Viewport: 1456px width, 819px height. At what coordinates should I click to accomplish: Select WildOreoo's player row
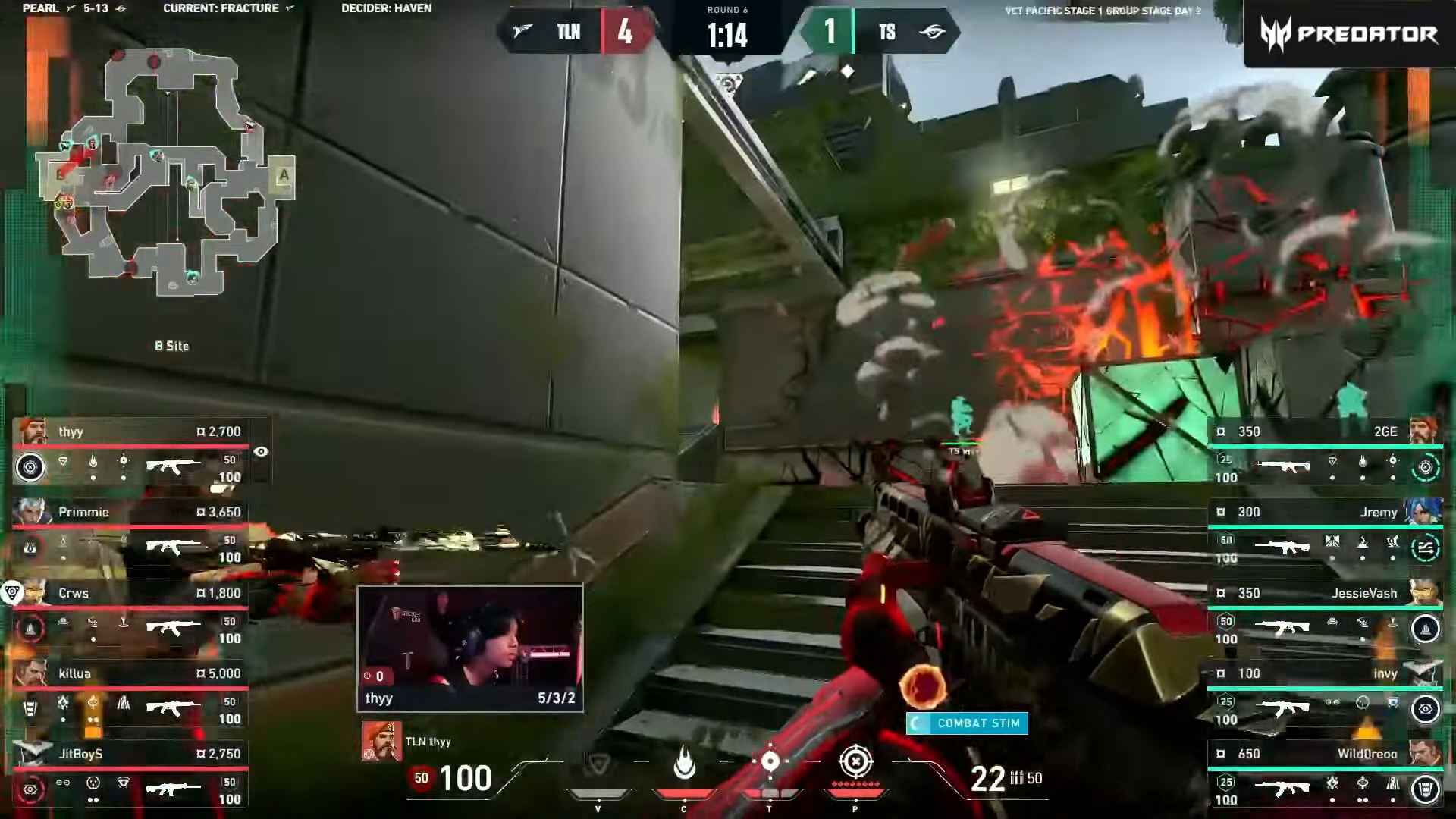coord(1324,776)
